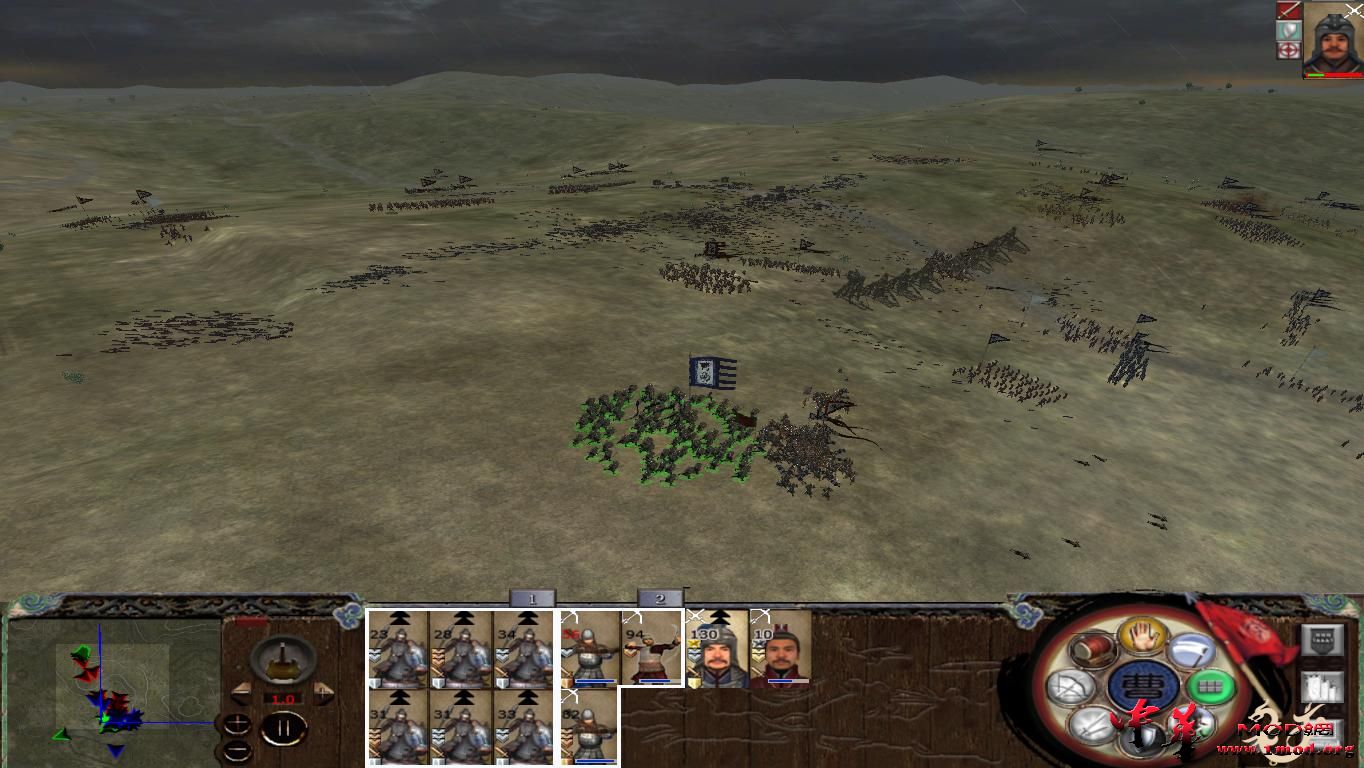
Task: Click the Cao faction emblem at wheel center
Action: 1141,685
